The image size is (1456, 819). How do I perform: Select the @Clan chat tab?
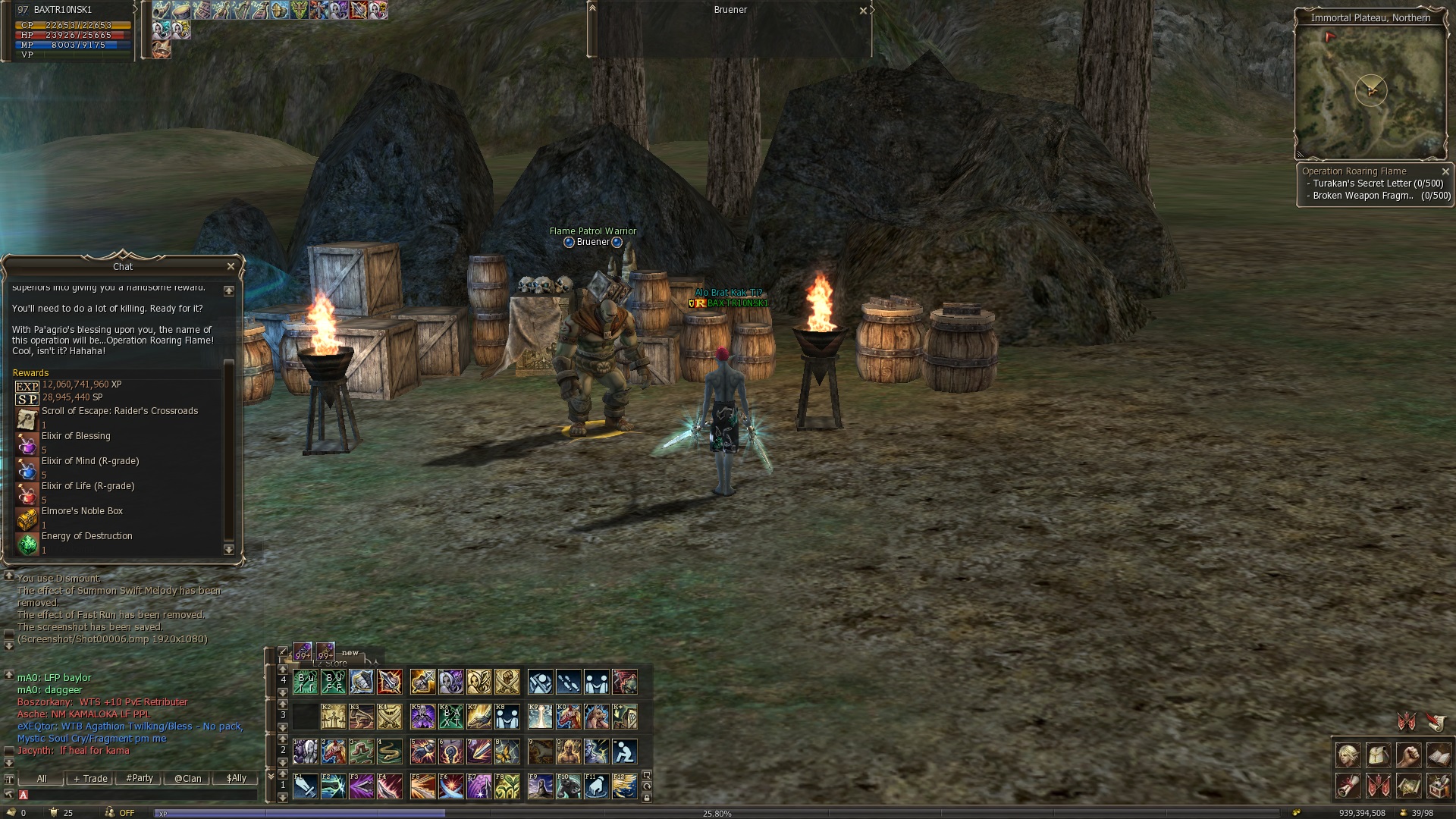point(188,779)
